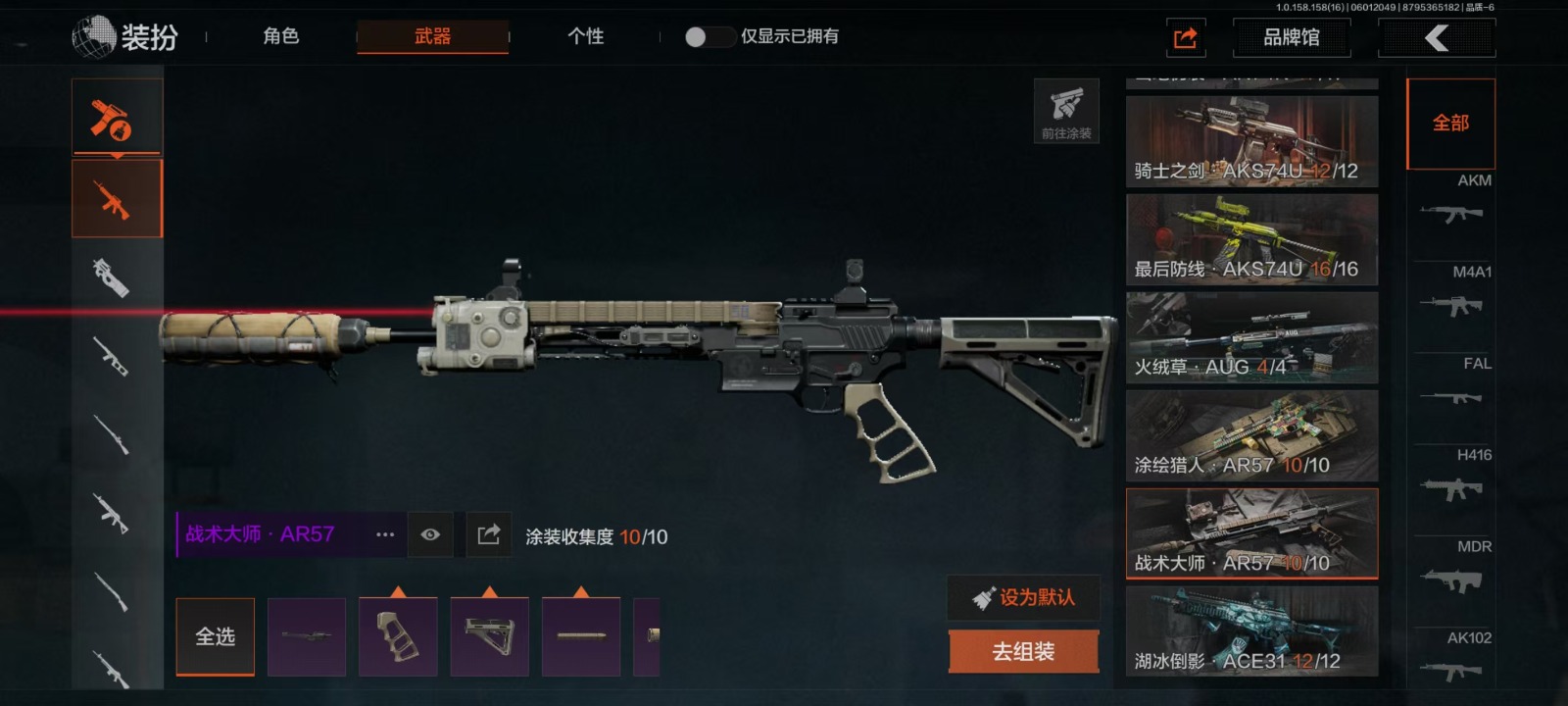
Task: Click the orange share button at top
Action: point(1186,37)
